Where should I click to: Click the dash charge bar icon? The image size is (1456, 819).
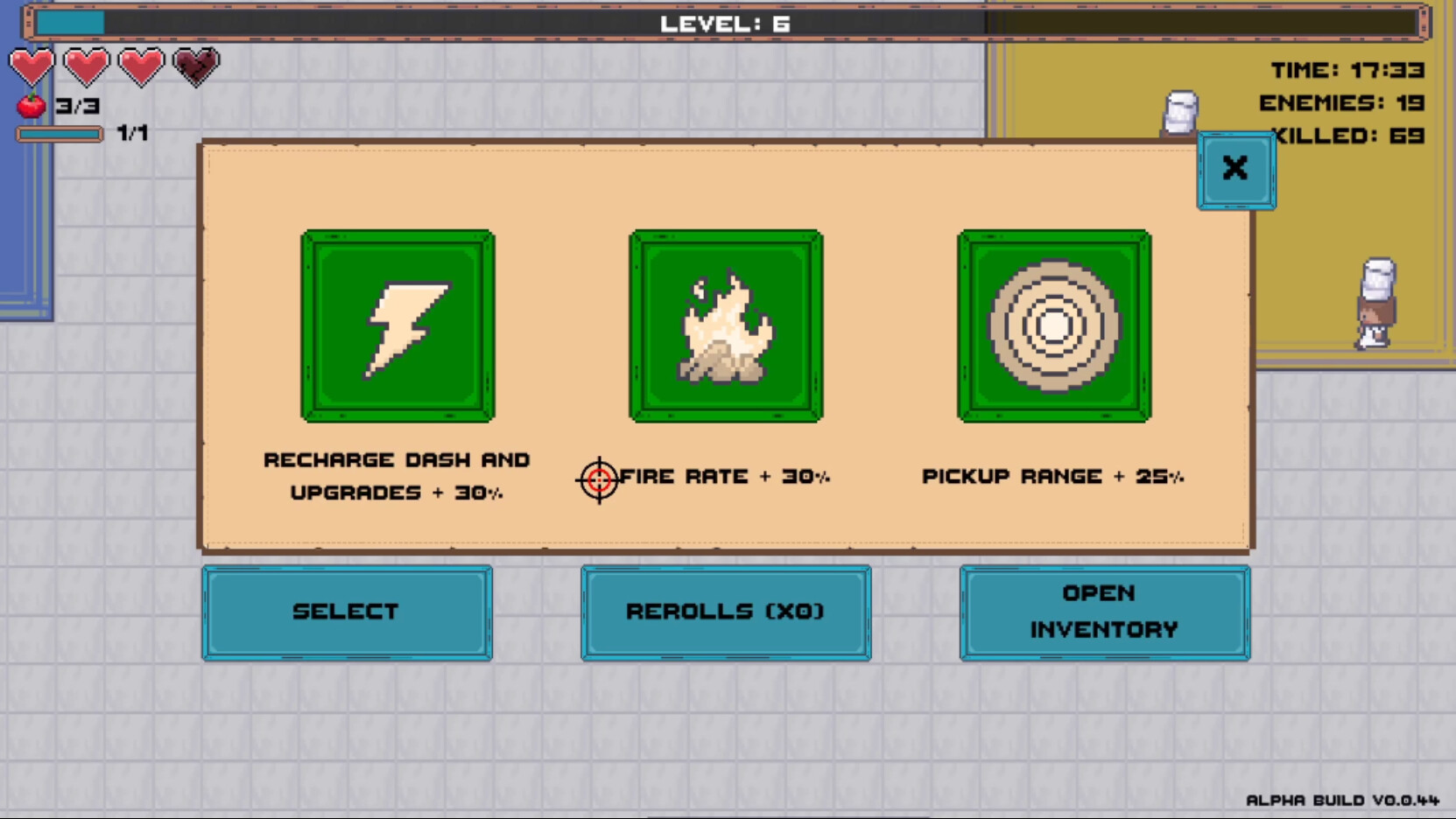coord(60,134)
